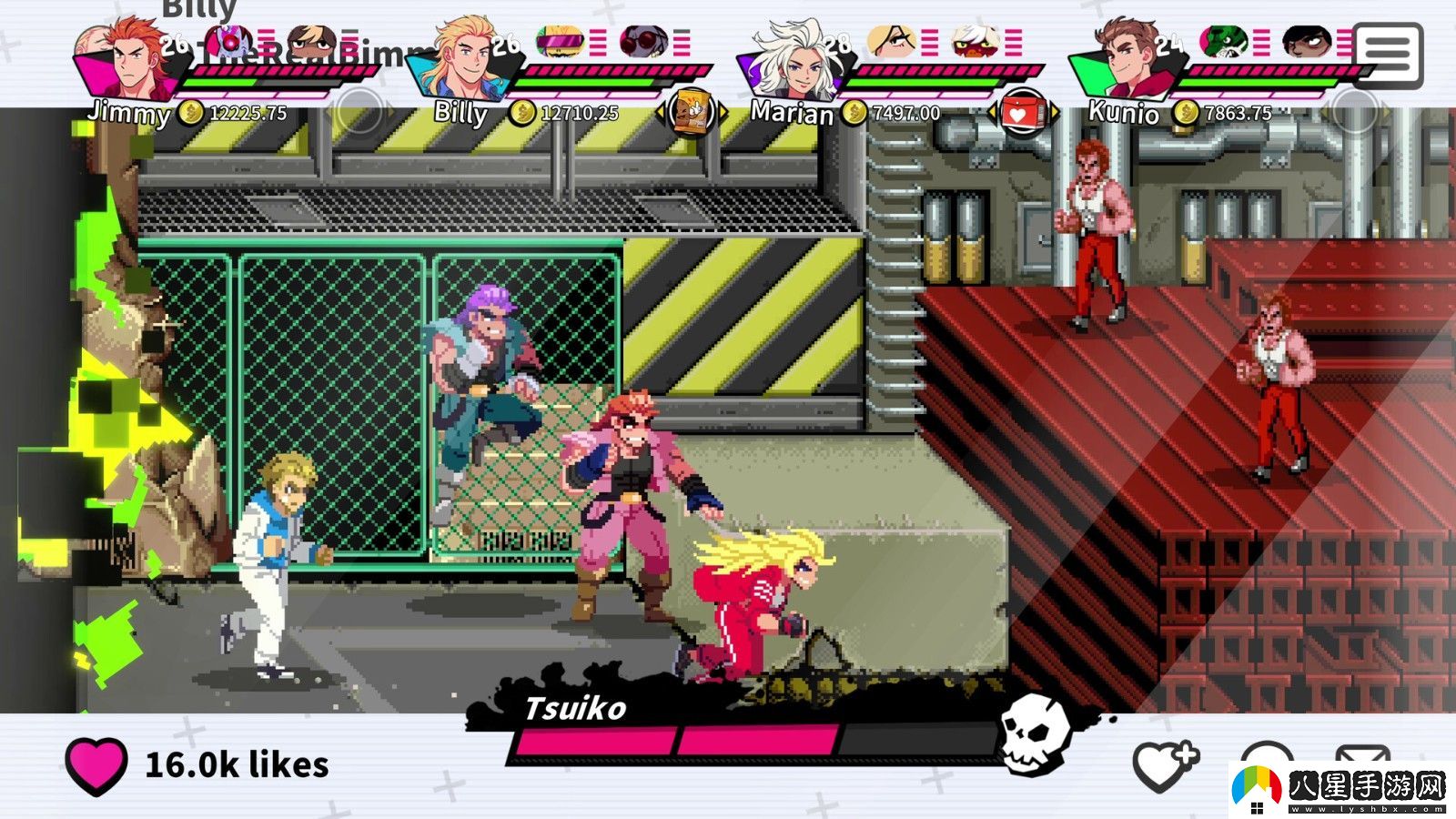Tap the coin icon beside Jimmy's gold total
This screenshot has width=1456, height=819.
coord(191,114)
